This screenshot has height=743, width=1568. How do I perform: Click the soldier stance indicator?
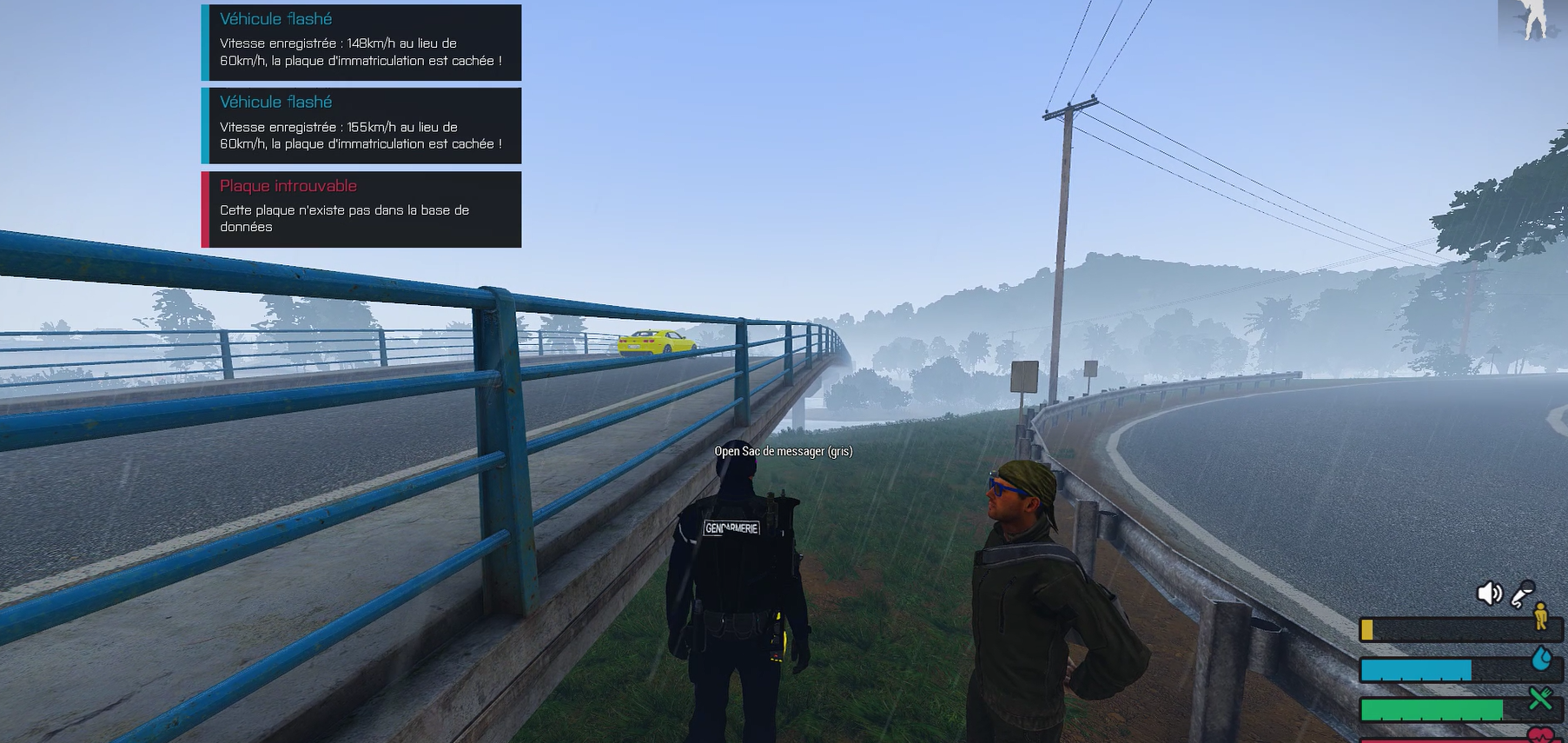[x=1532, y=20]
